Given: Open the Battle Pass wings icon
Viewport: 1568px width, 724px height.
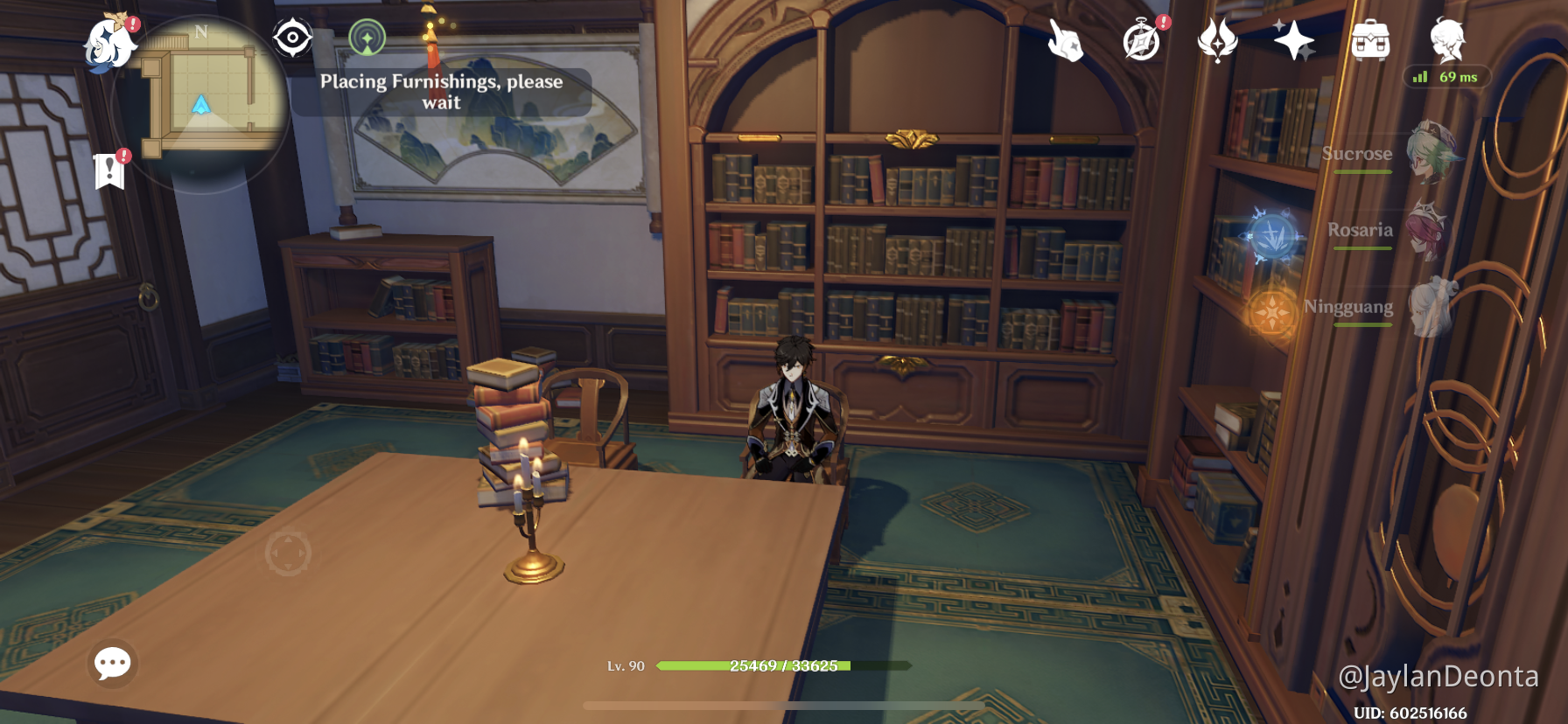Looking at the screenshot, I should [x=1217, y=39].
